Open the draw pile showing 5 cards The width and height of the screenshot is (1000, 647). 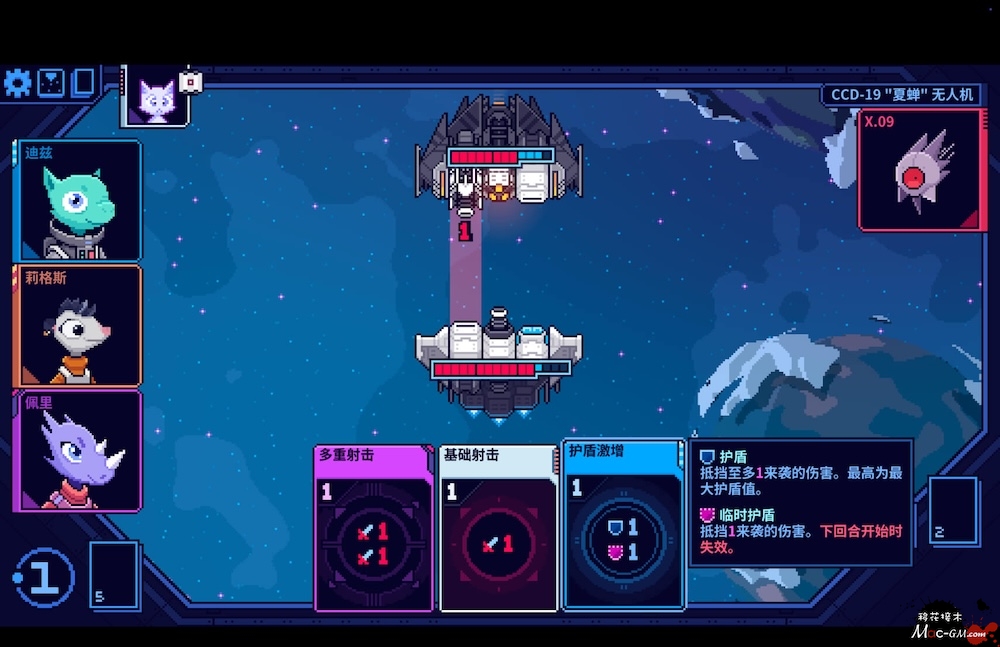113,573
